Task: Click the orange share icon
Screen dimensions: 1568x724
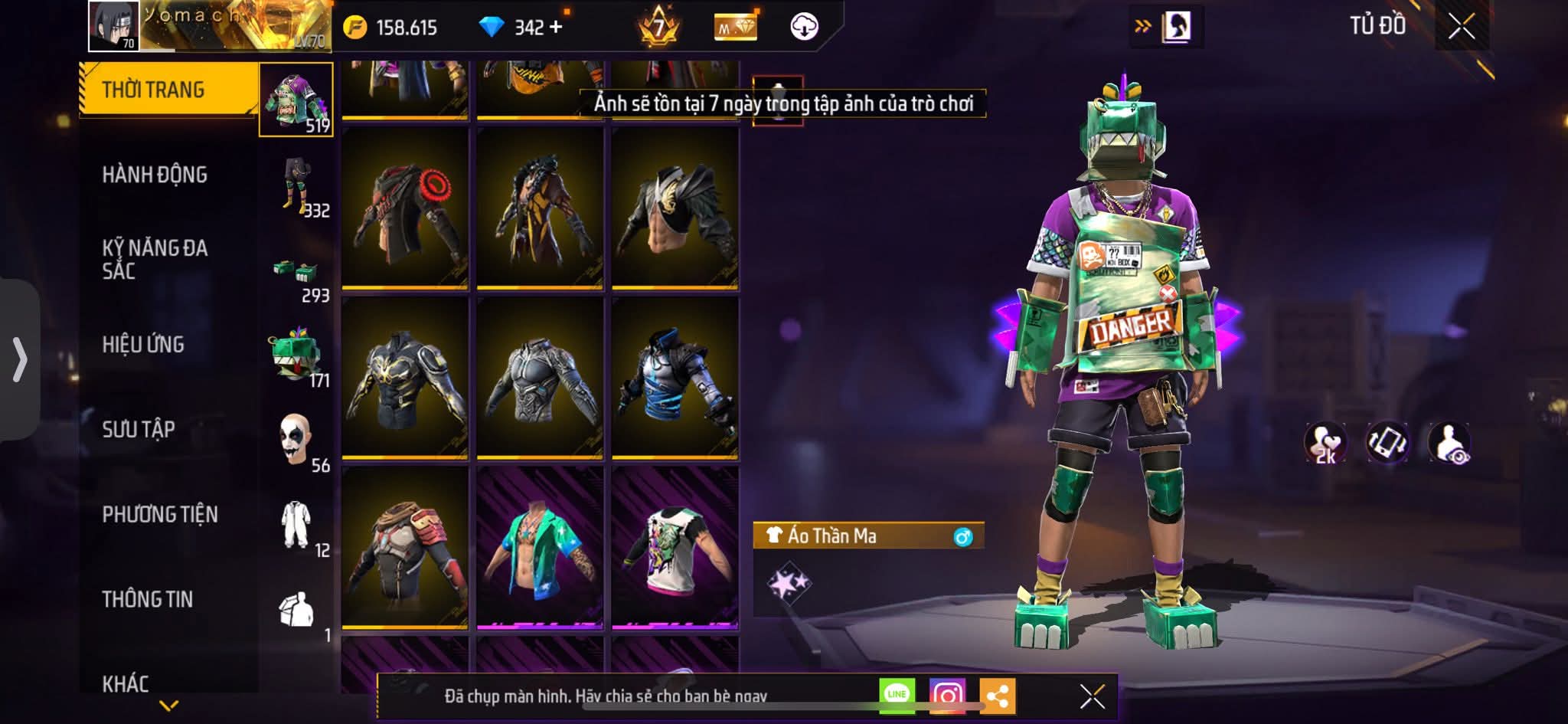Action: 997,696
